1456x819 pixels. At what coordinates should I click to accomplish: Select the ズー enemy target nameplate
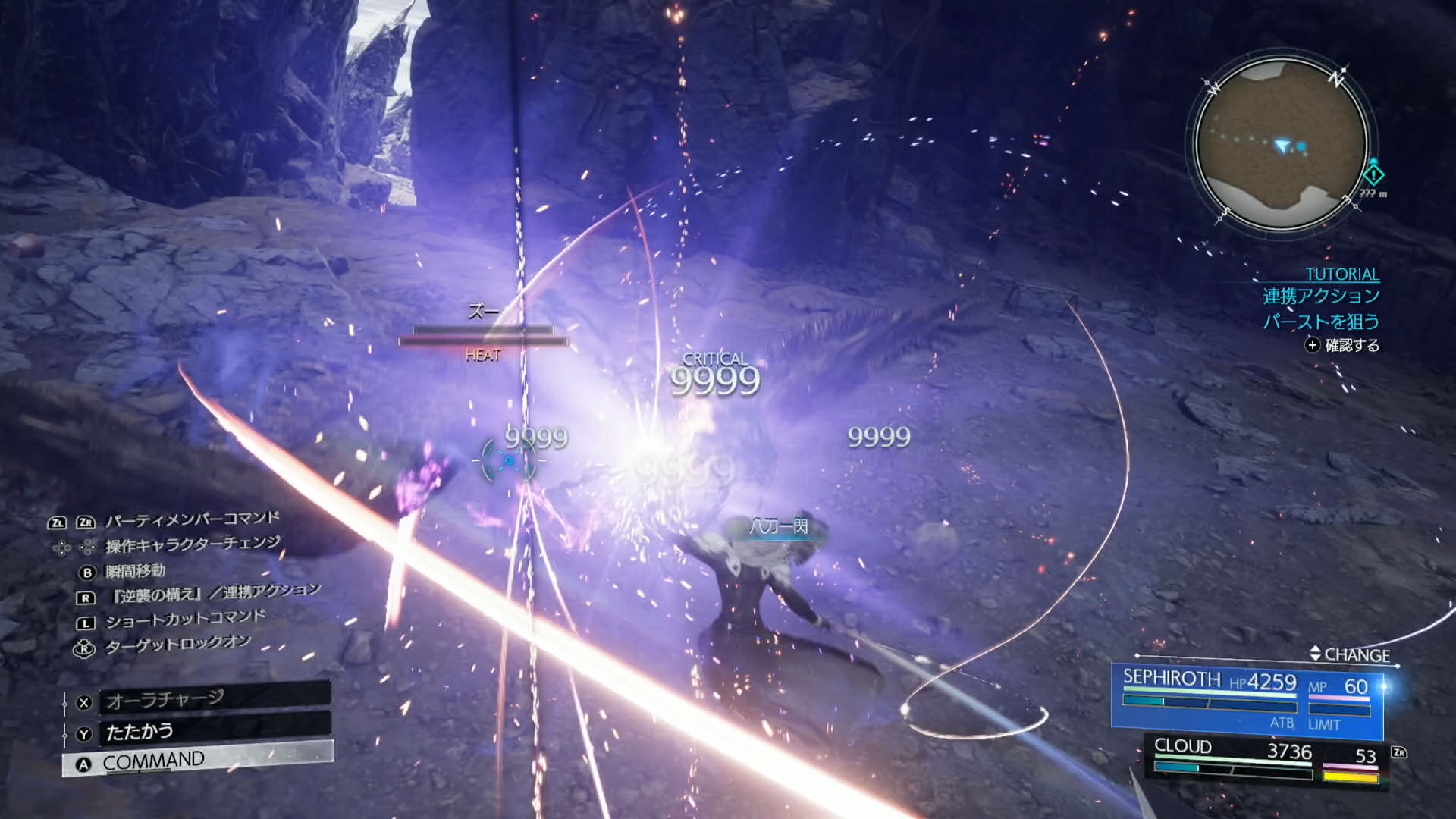coord(483,312)
